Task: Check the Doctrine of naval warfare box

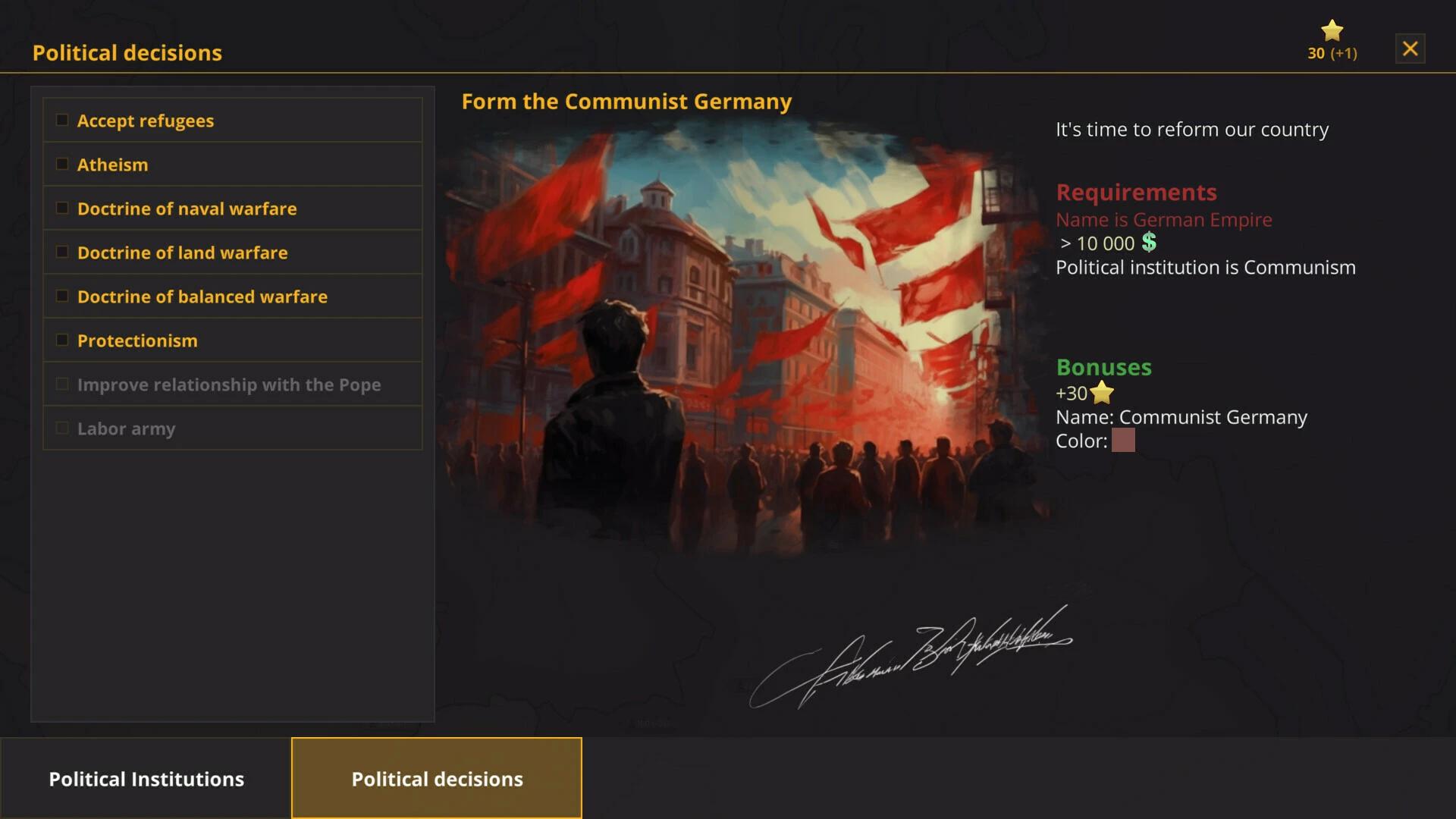Action: tap(61, 206)
